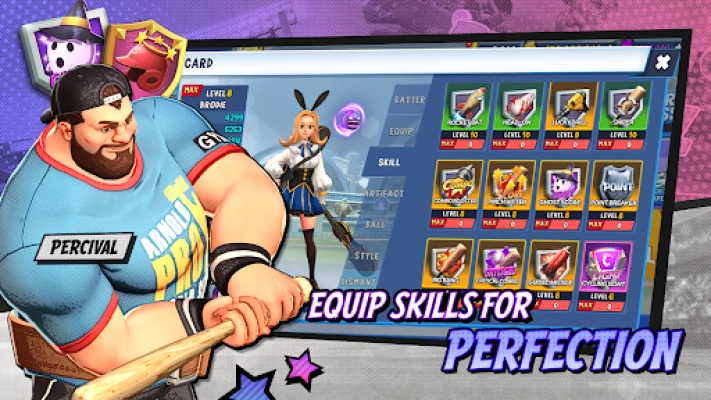Close the card panel with X
This screenshot has height=400, width=711.
(x=662, y=63)
